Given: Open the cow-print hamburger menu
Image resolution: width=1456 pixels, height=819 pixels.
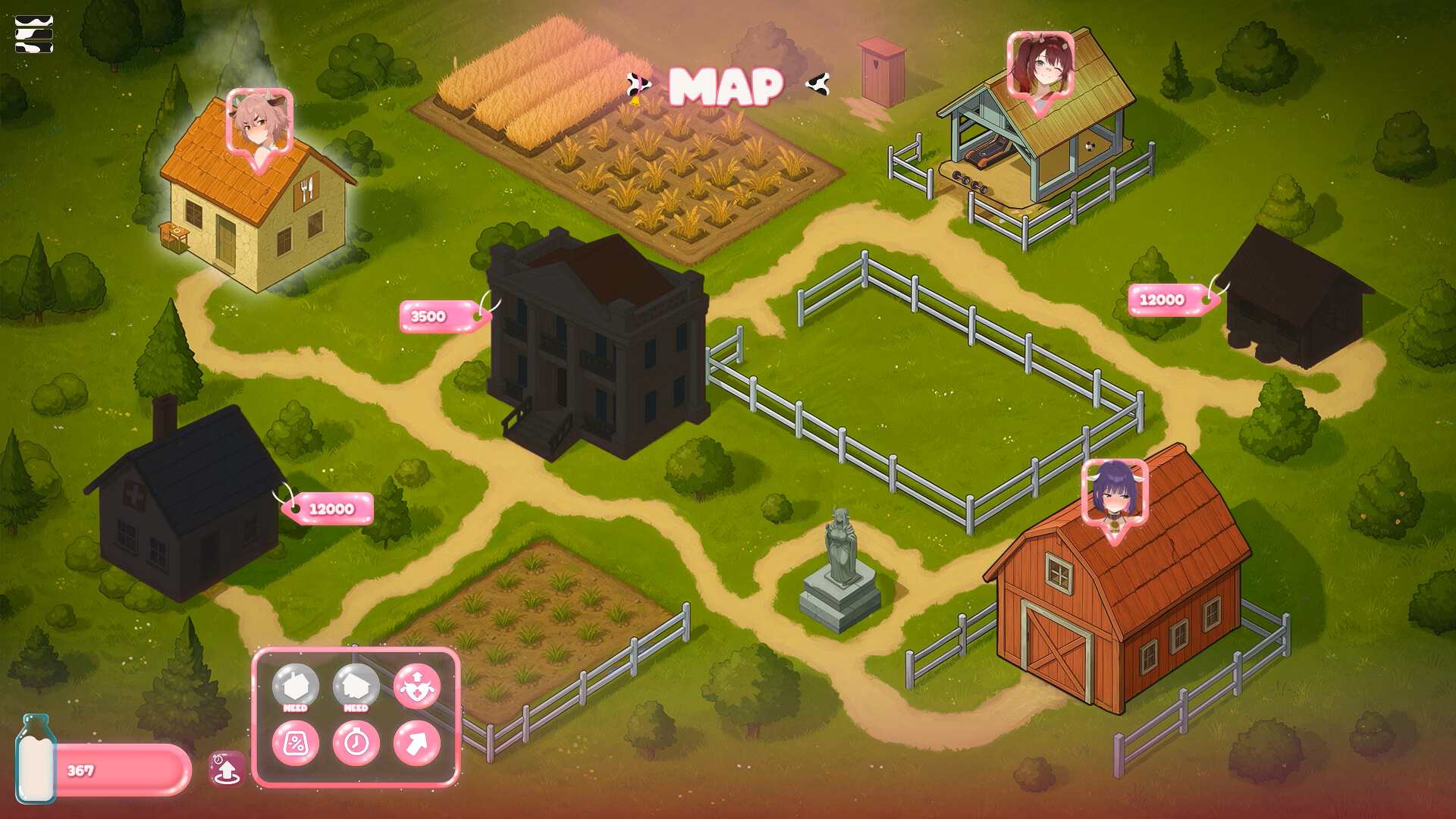Looking at the screenshot, I should pos(34,34).
